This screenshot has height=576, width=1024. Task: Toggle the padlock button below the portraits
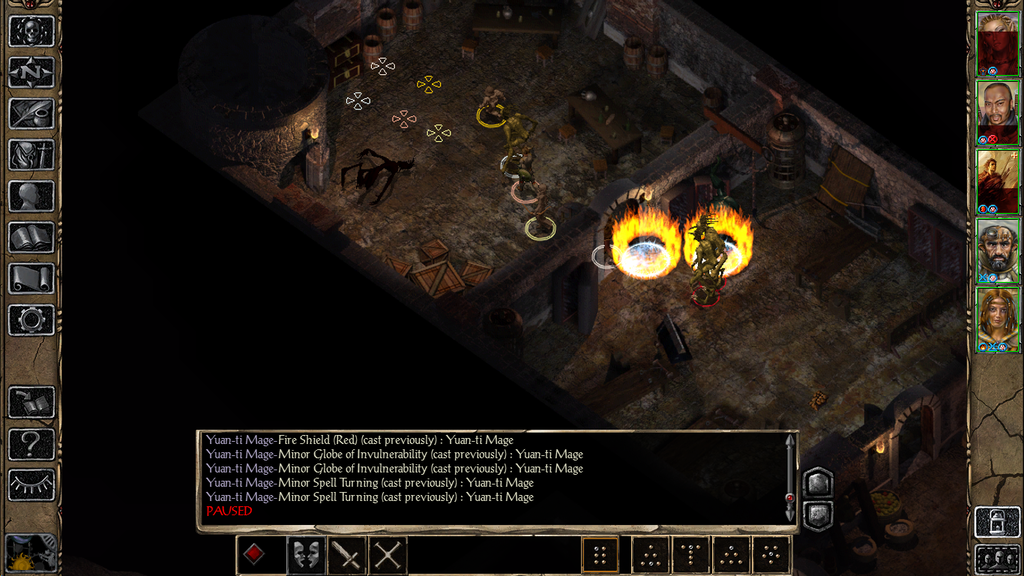pos(997,522)
